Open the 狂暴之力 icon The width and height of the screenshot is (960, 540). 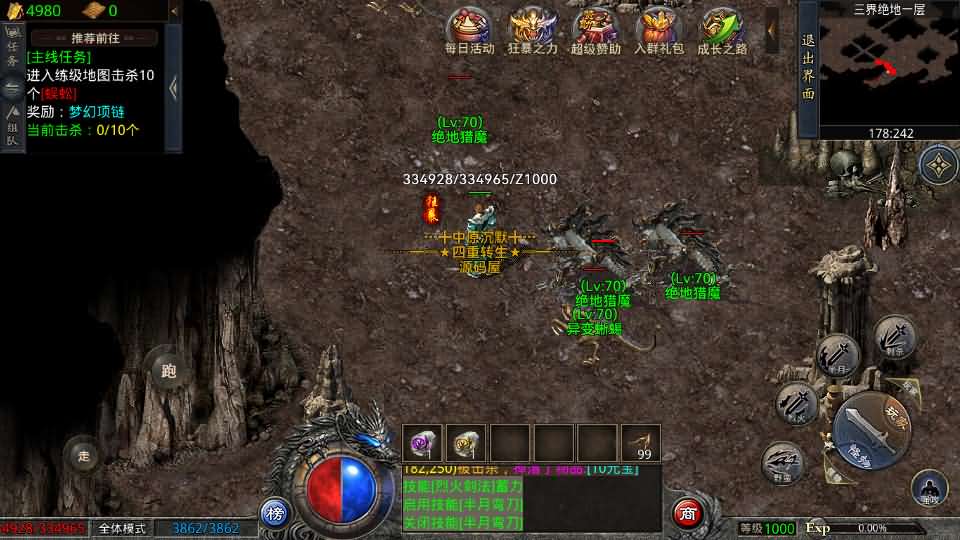pos(533,29)
